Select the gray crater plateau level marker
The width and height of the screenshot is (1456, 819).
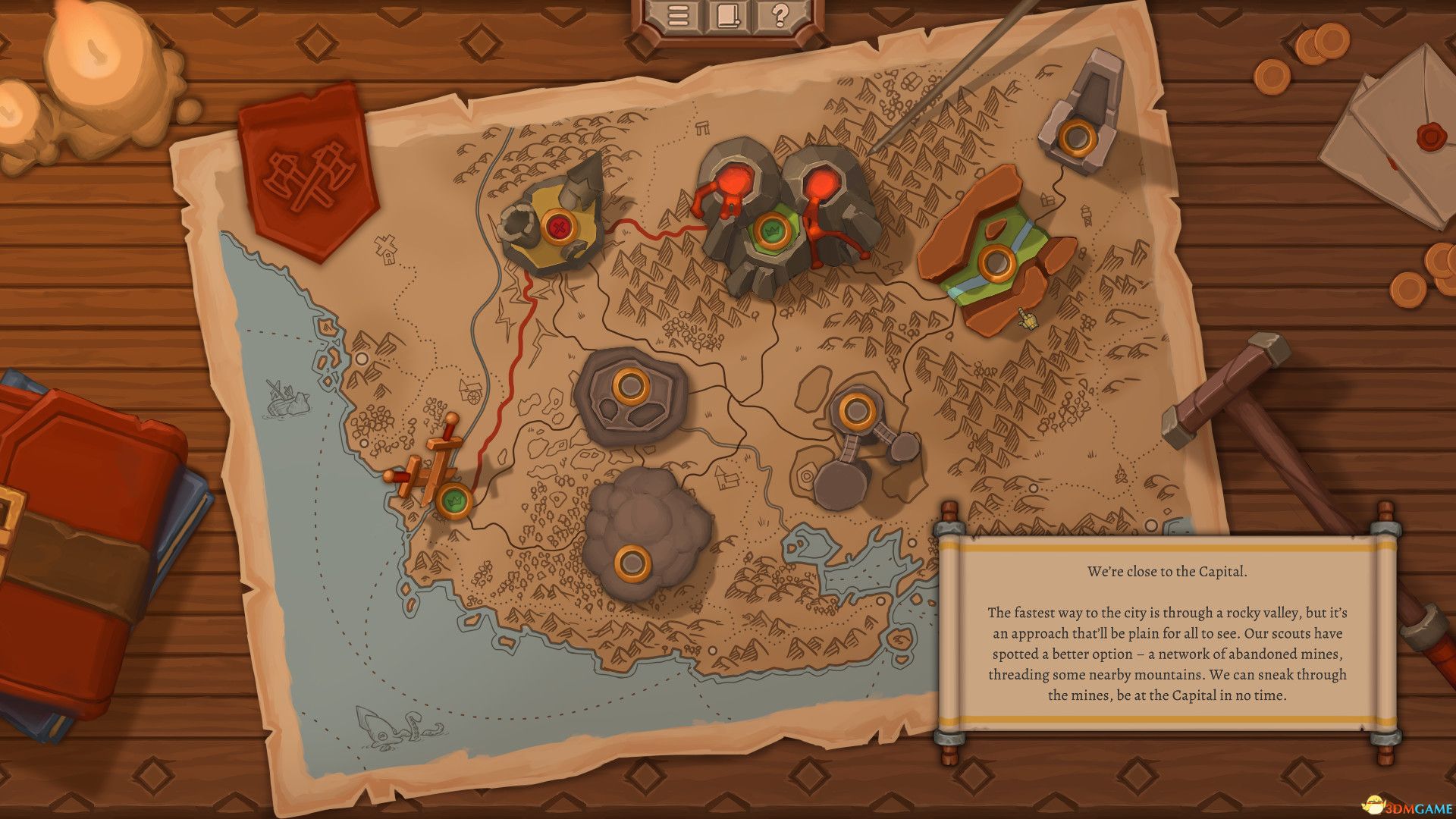click(x=628, y=386)
